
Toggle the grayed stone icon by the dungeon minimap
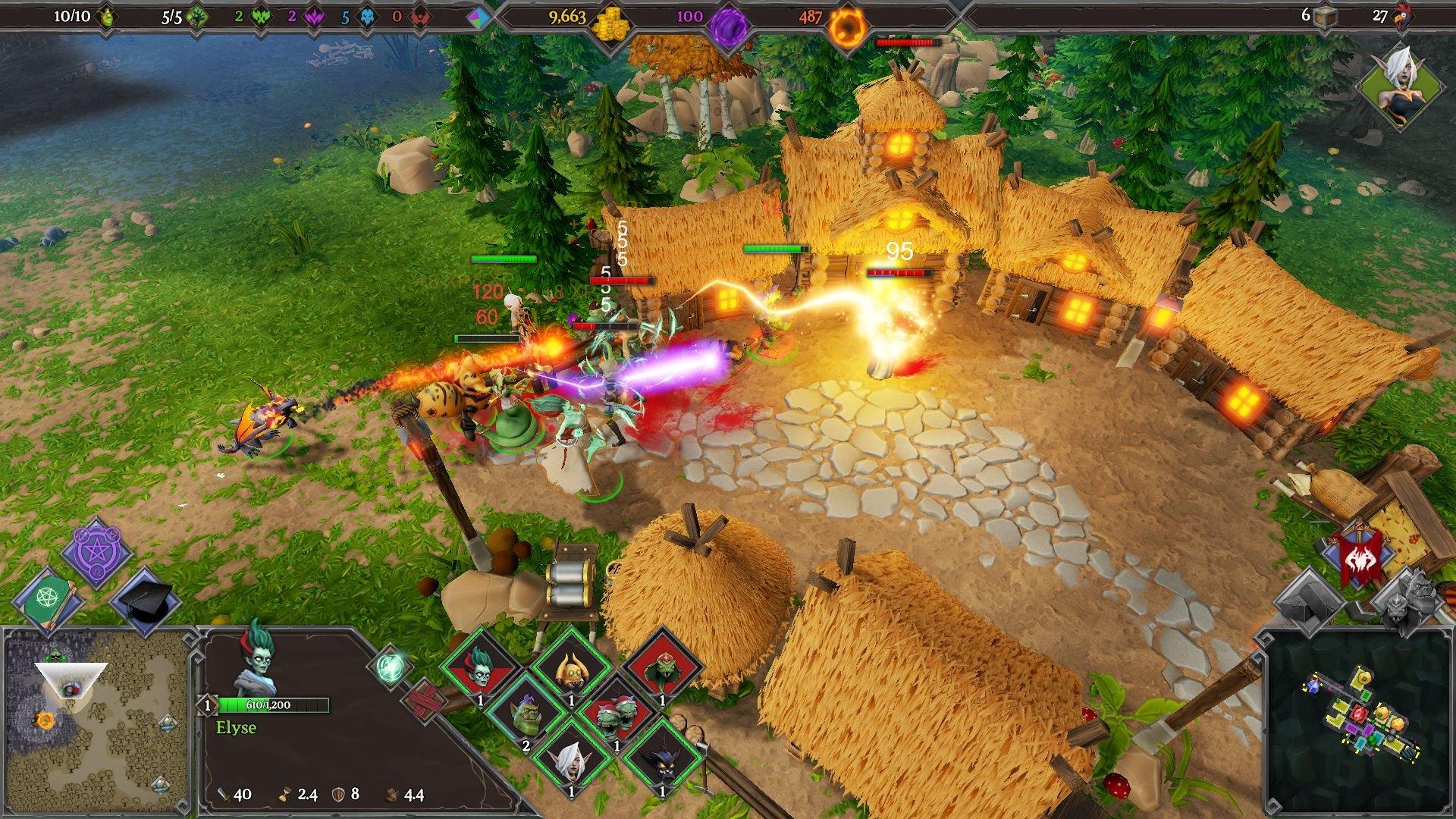1307,602
